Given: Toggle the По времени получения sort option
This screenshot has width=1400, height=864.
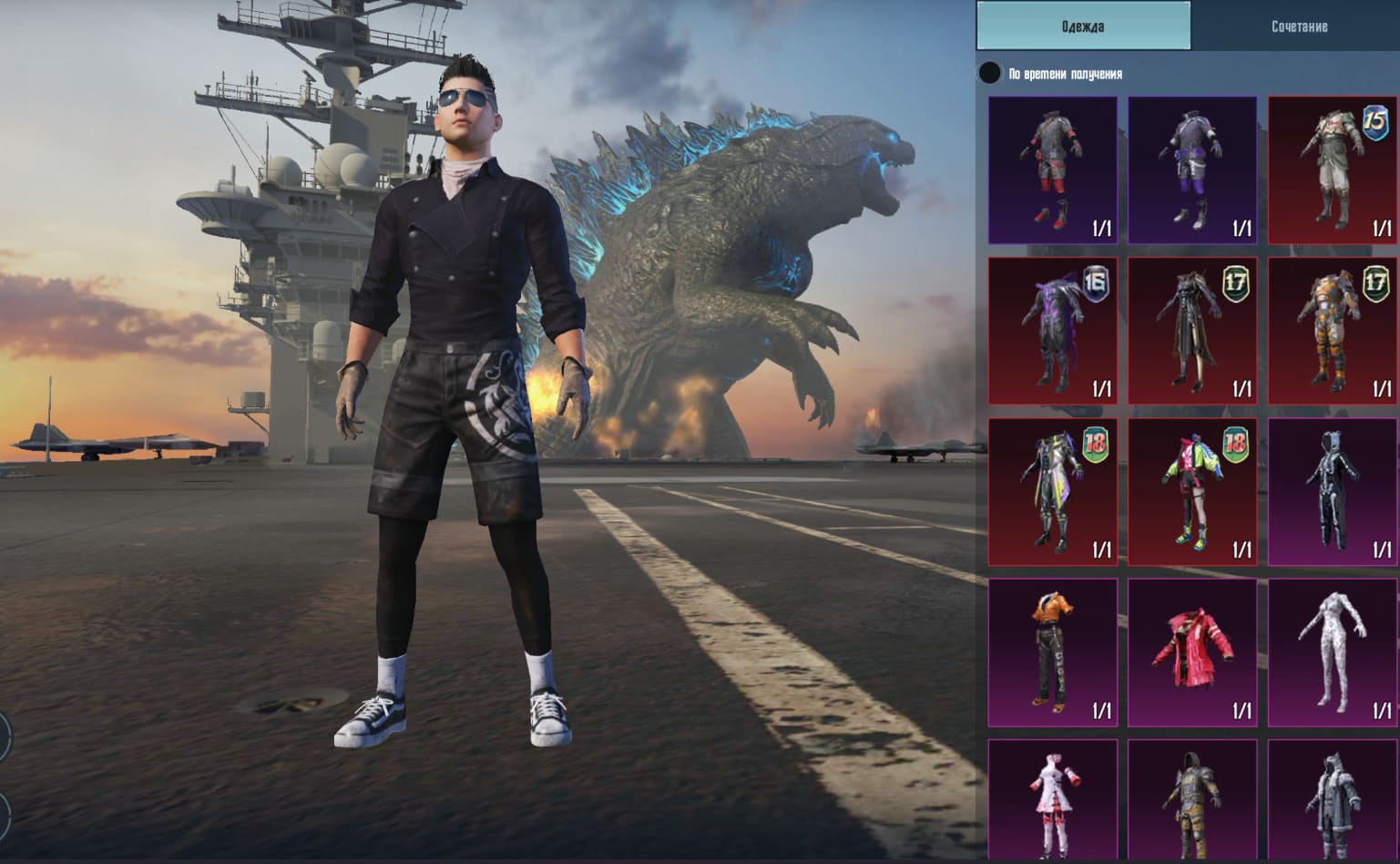Looking at the screenshot, I should [x=989, y=74].
